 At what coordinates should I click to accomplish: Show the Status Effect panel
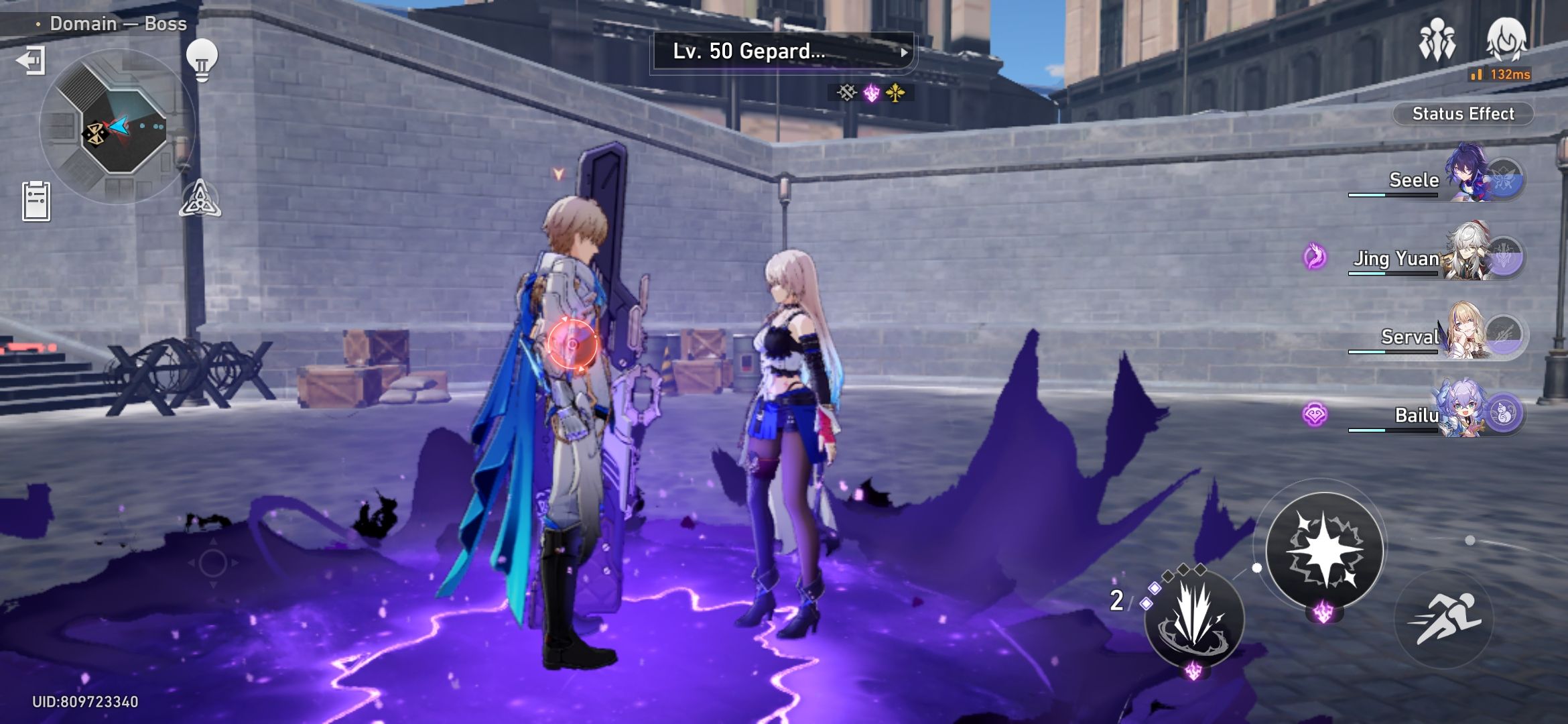pos(1463,114)
